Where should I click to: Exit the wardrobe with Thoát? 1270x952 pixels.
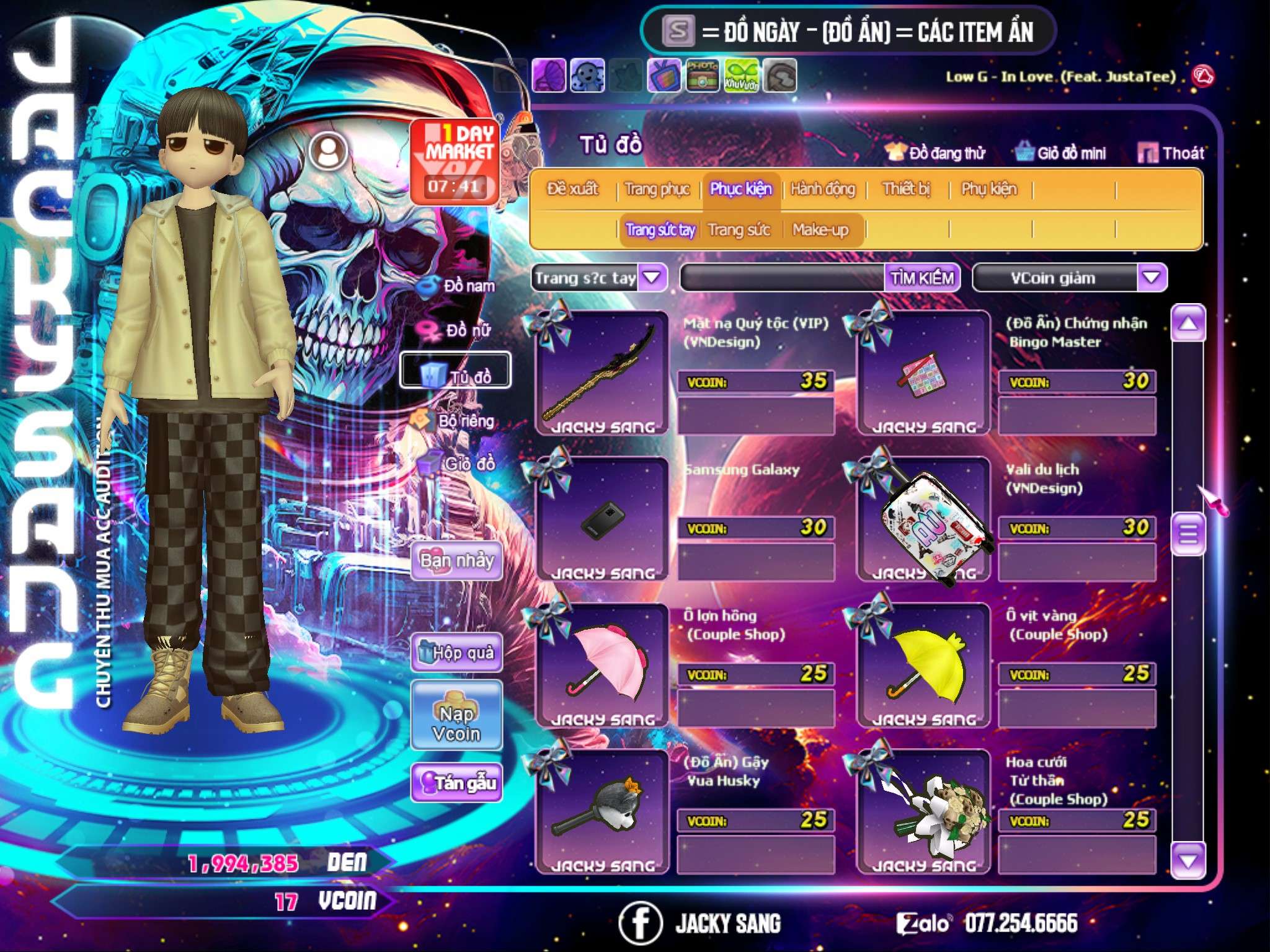[1171, 153]
